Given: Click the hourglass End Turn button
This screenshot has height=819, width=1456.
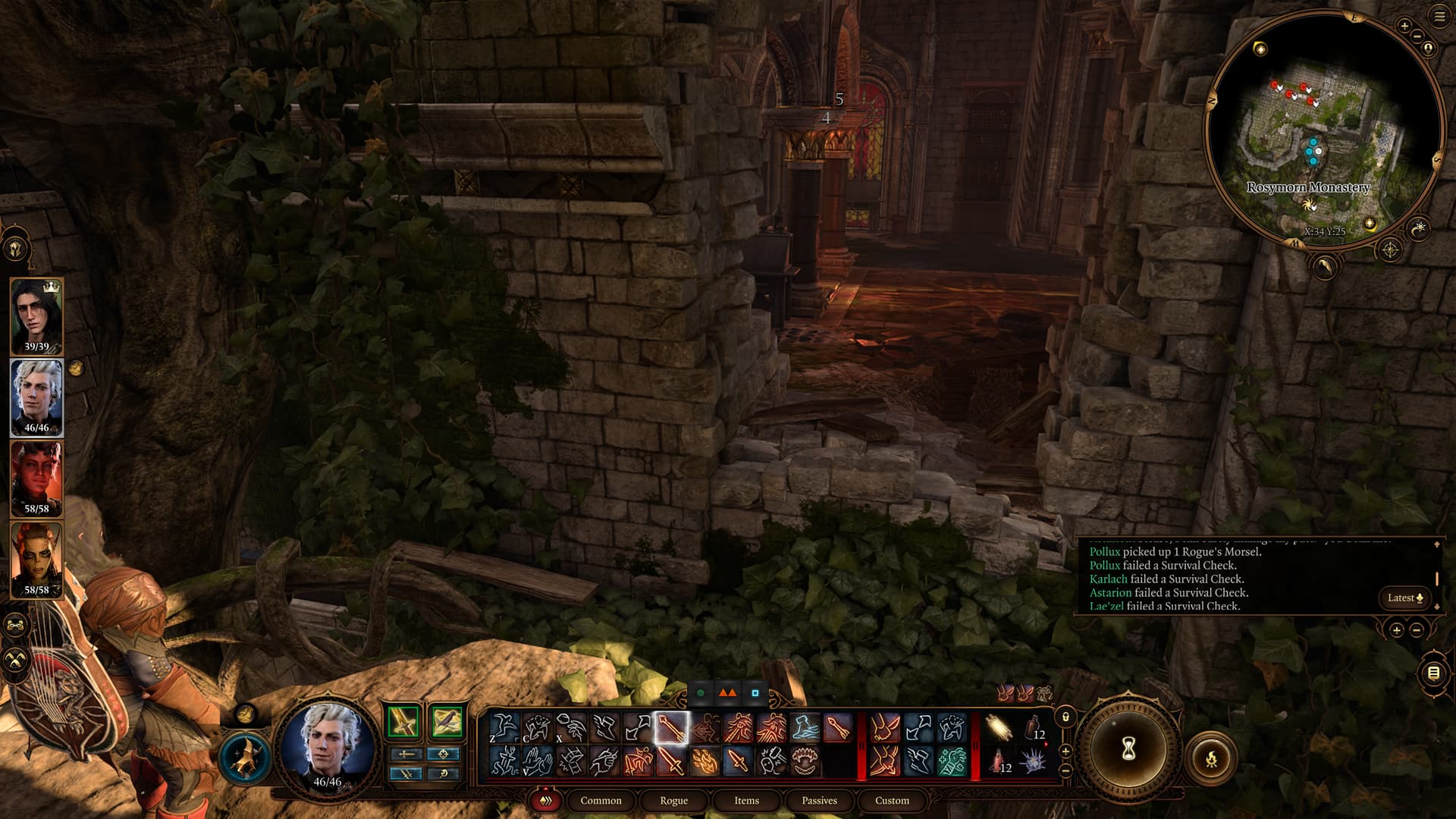Looking at the screenshot, I should tap(1128, 749).
